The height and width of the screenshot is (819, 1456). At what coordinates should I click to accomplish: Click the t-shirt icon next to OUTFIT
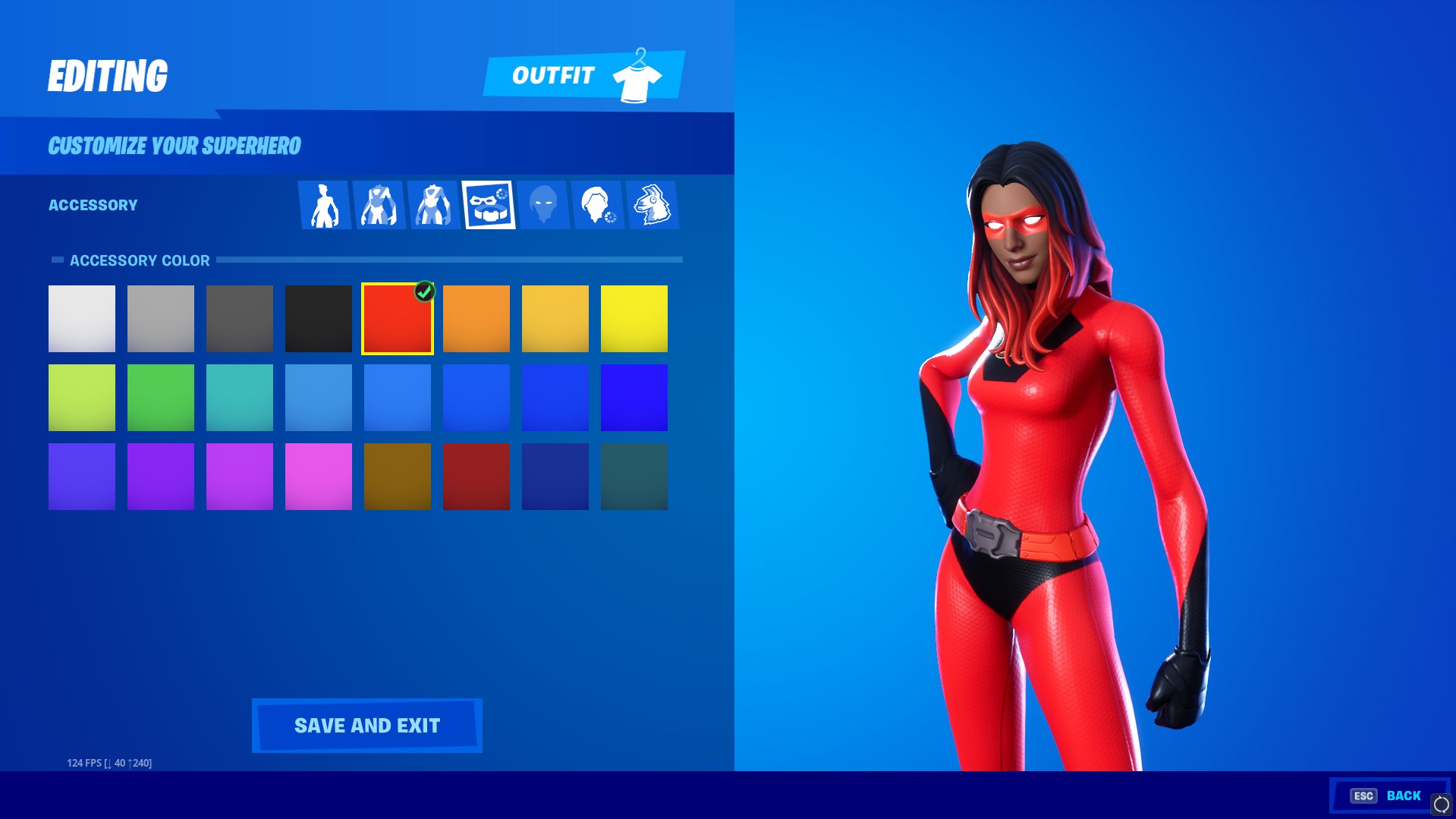[x=637, y=75]
